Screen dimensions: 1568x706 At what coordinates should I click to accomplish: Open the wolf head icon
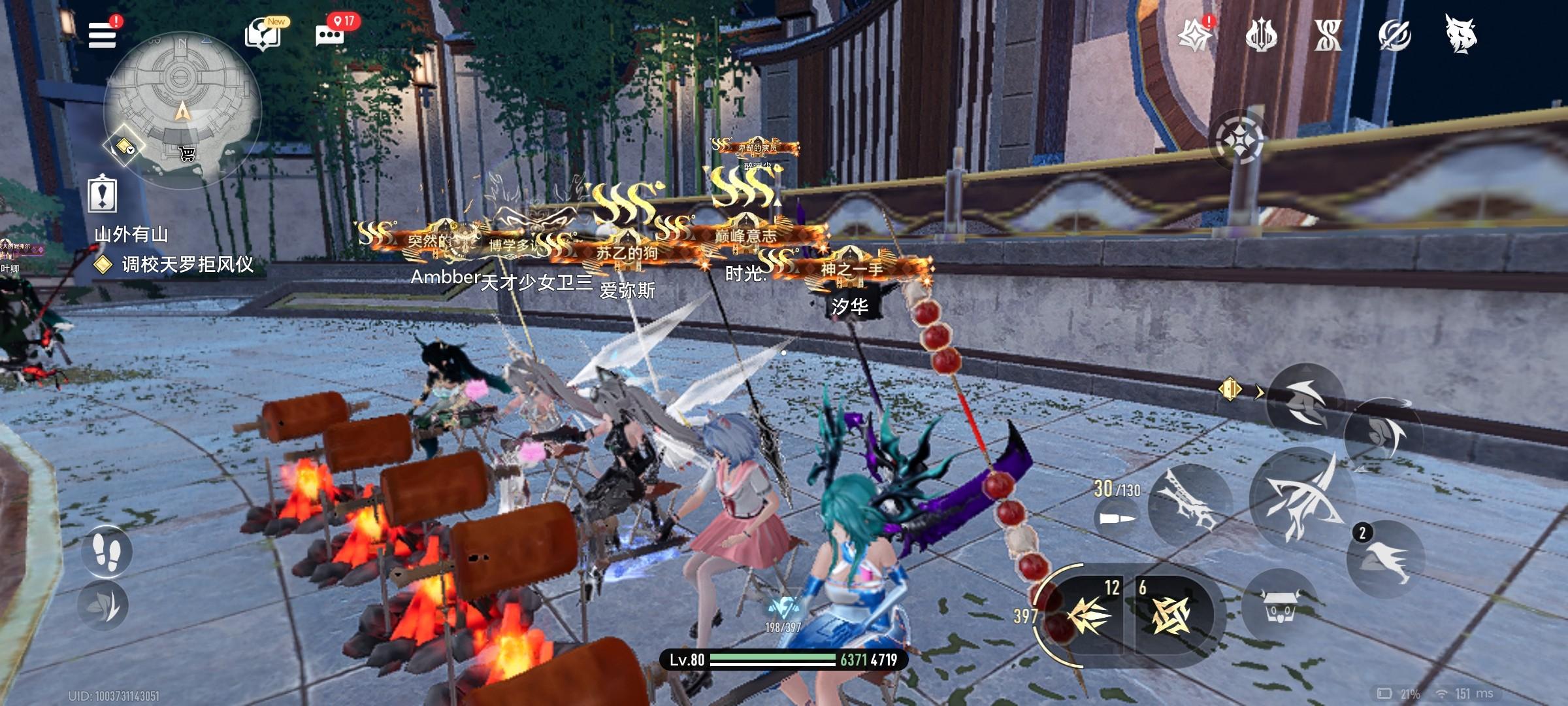[x=1462, y=34]
